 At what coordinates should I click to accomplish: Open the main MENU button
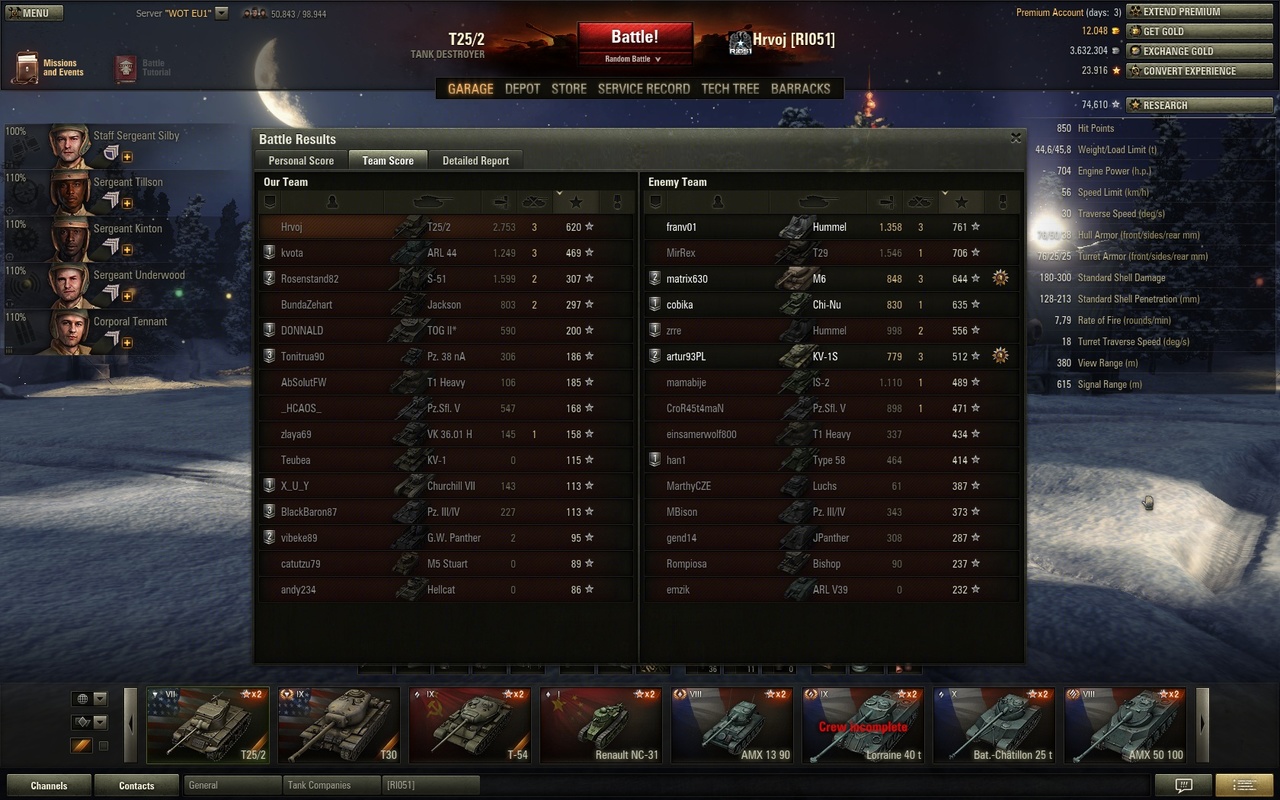tap(34, 13)
